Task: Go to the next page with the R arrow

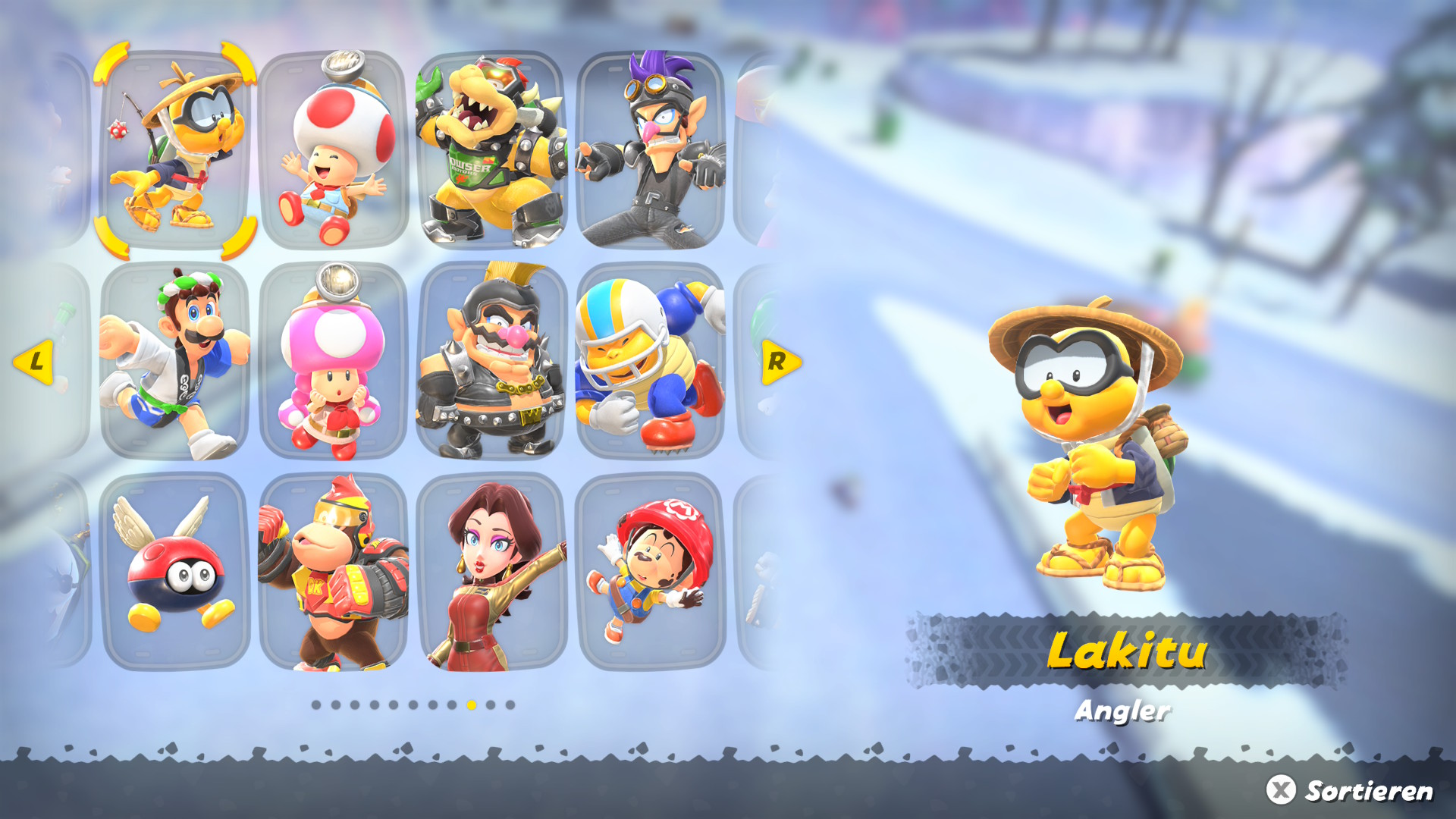Action: pos(780,362)
